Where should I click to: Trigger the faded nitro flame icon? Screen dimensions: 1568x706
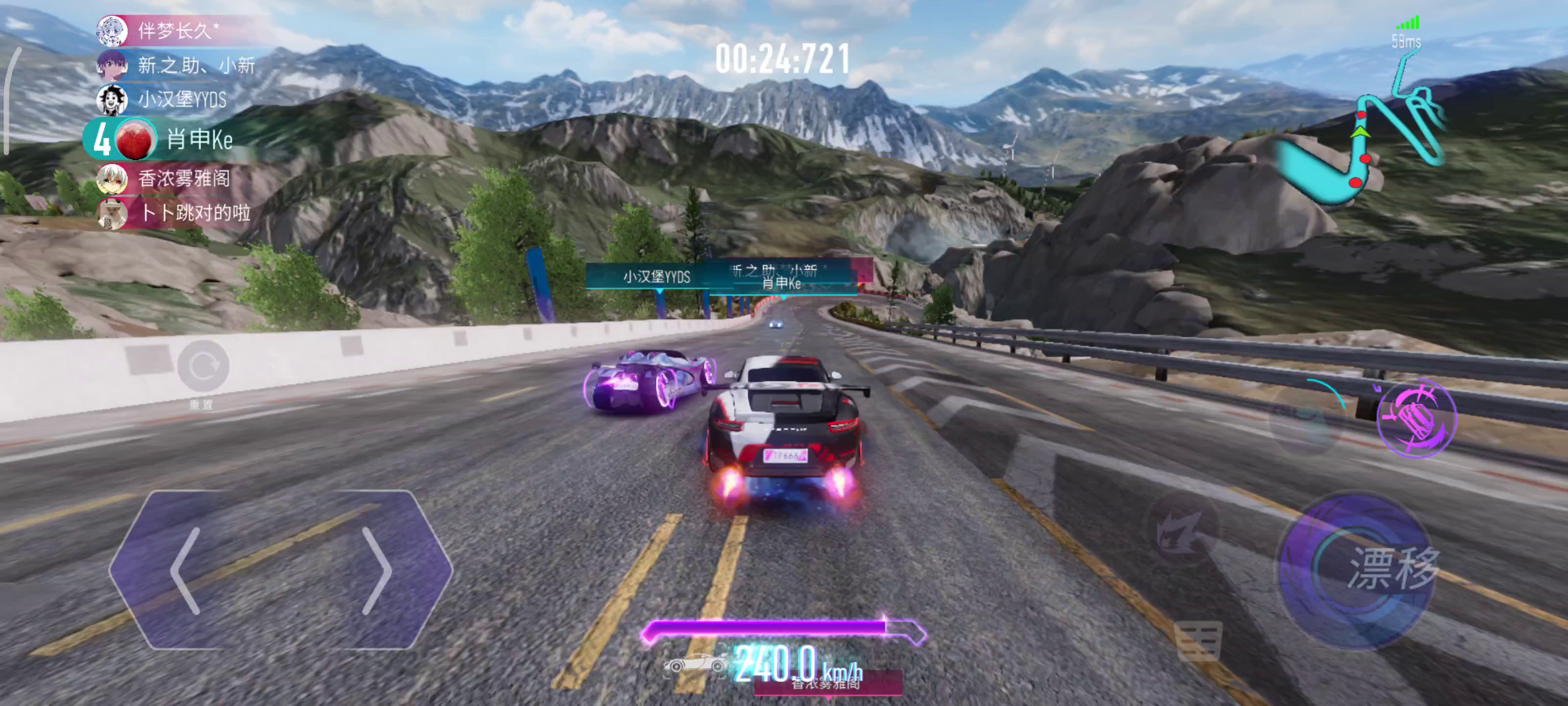point(1182,529)
